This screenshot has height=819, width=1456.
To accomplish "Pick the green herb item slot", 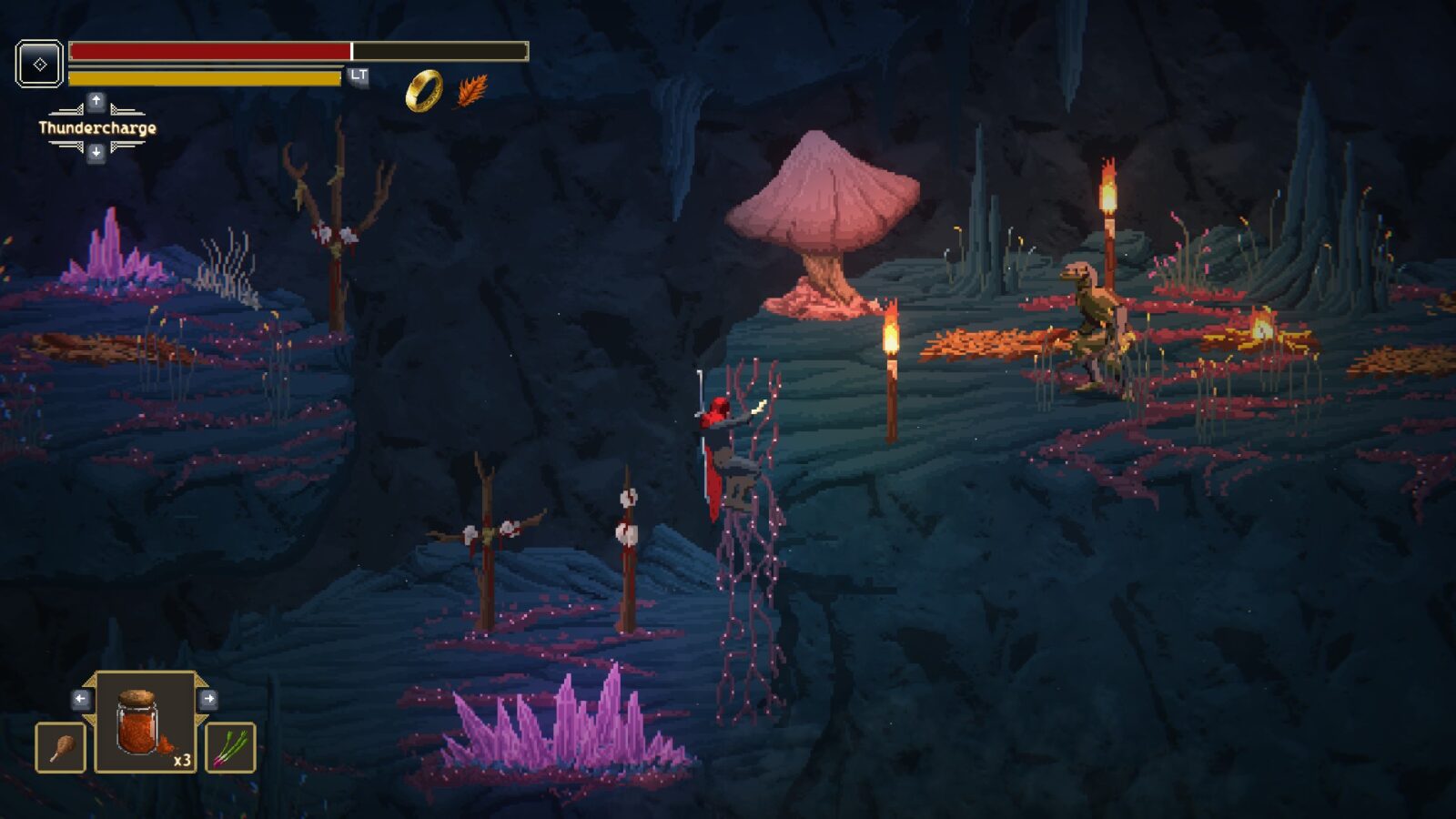I will [230, 747].
